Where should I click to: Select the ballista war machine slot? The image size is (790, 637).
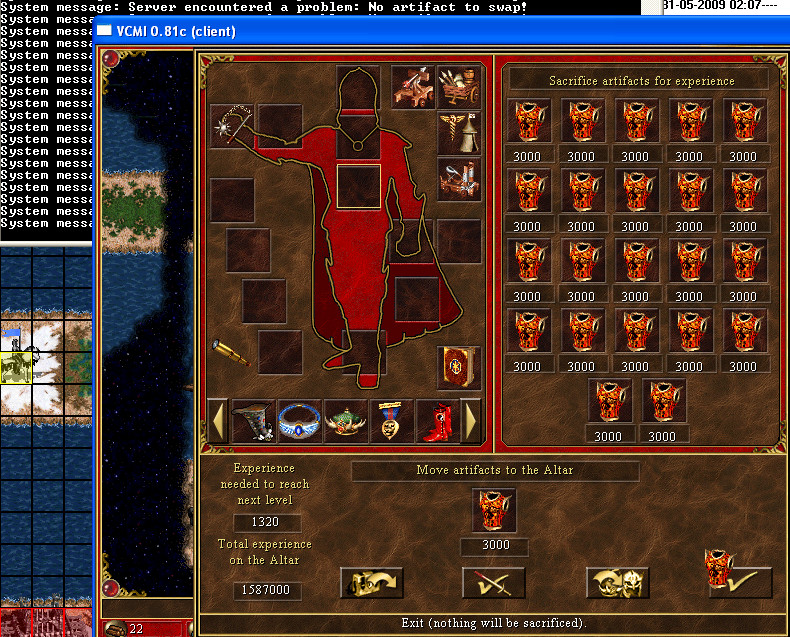412,87
